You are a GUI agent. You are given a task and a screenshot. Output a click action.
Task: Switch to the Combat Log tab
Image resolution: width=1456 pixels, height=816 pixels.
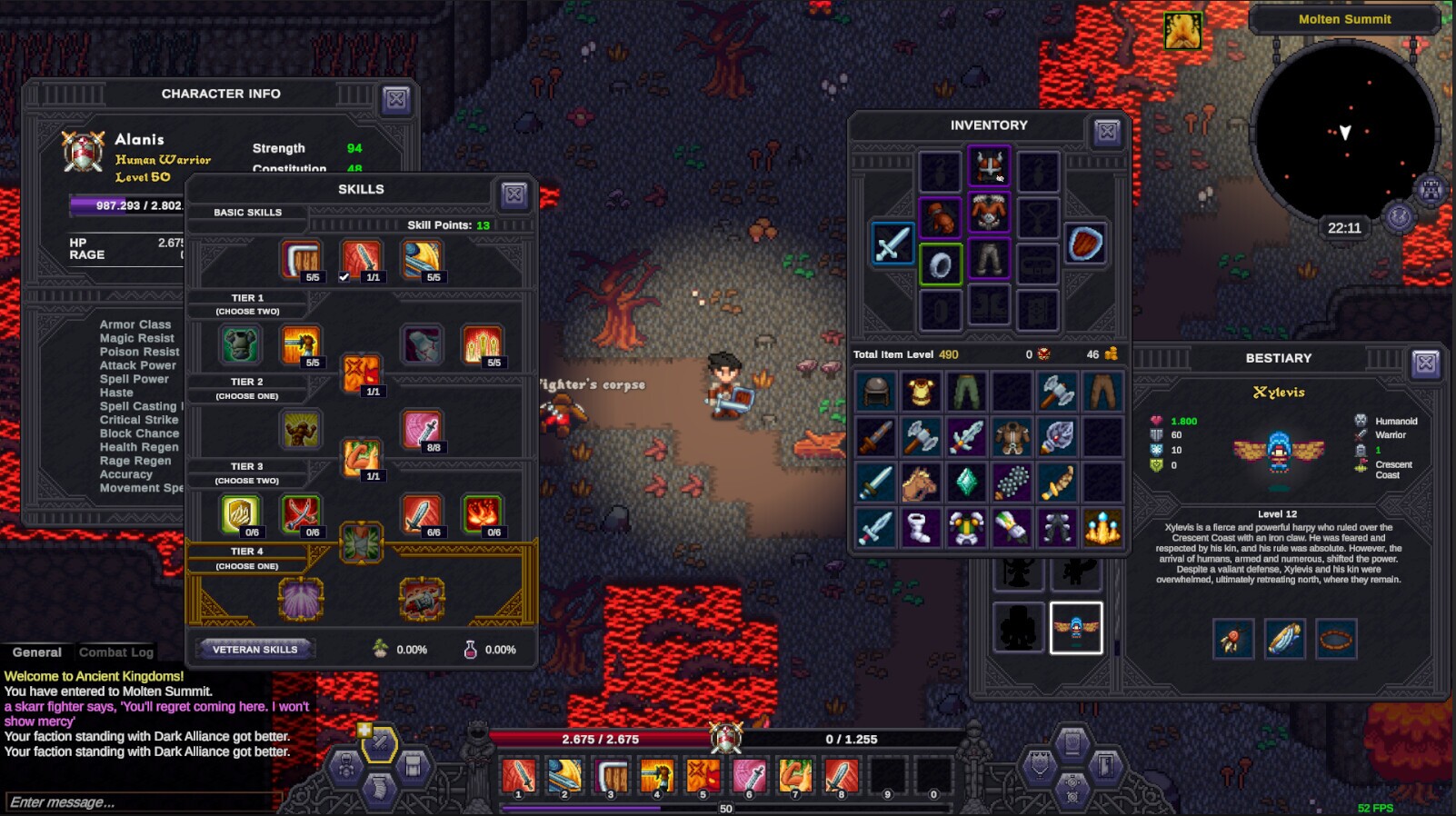pos(117,652)
